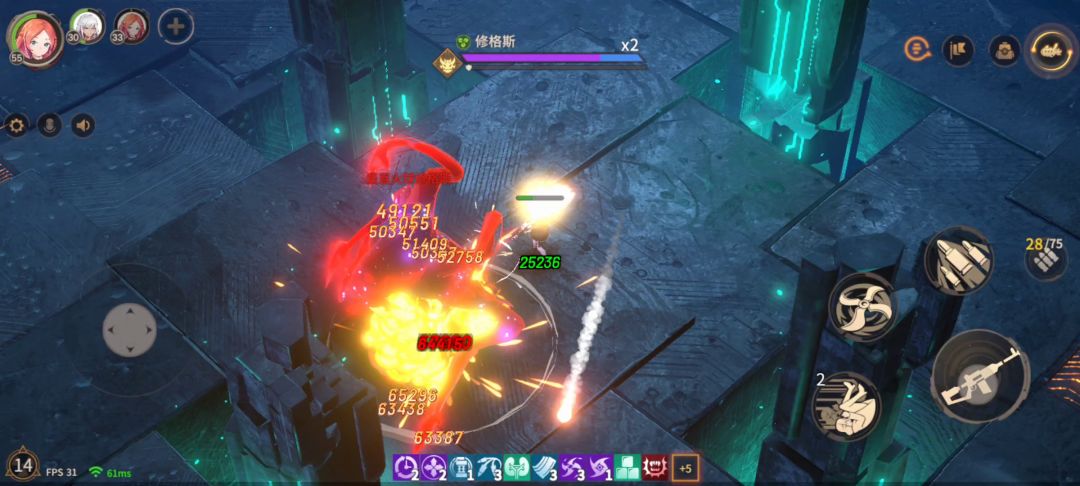Tap the virtual movement joystick
The height and width of the screenshot is (486, 1080).
coord(130,329)
